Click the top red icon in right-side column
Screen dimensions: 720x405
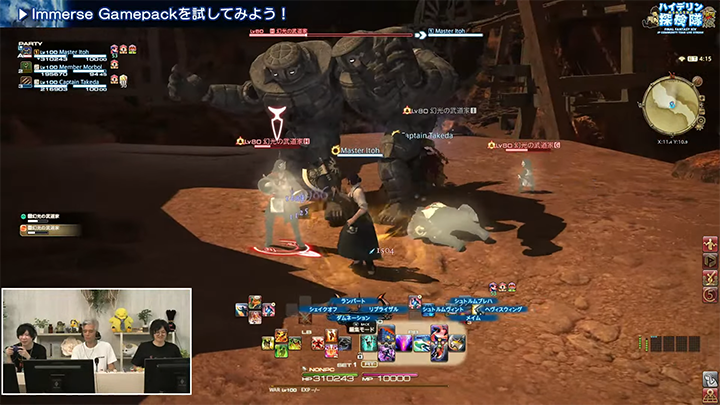coord(710,245)
